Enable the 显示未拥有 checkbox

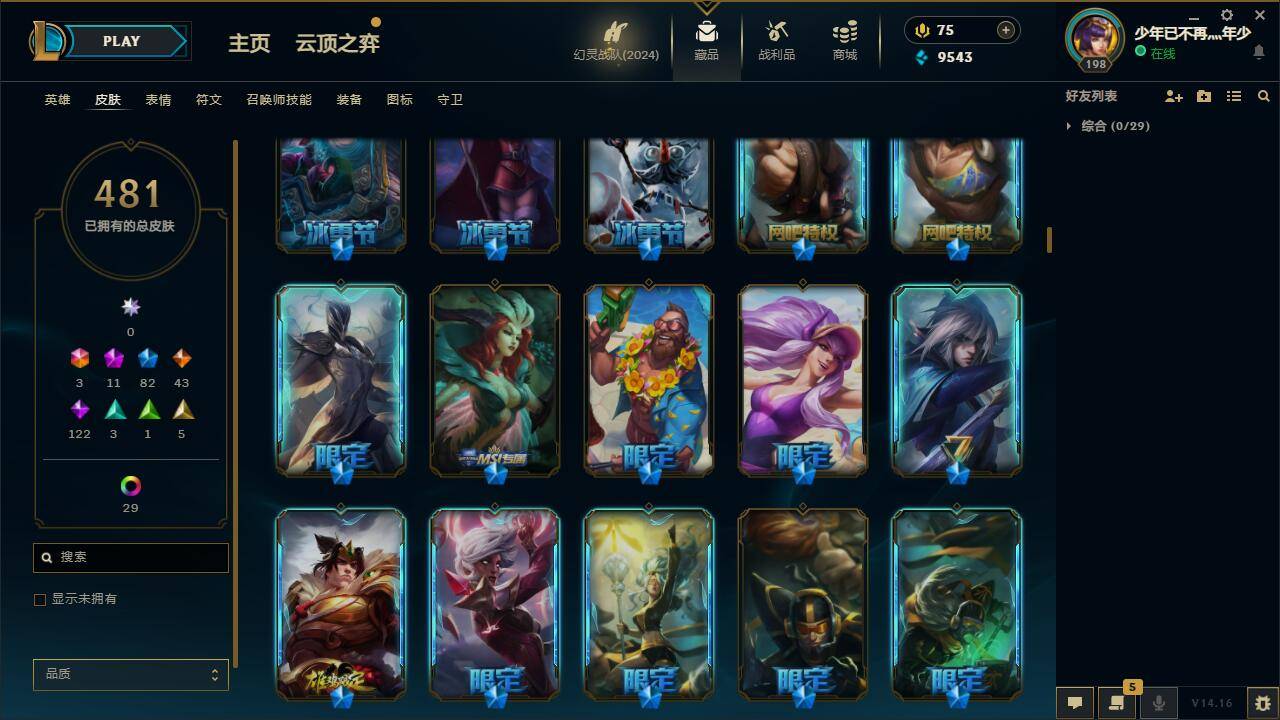click(x=40, y=599)
